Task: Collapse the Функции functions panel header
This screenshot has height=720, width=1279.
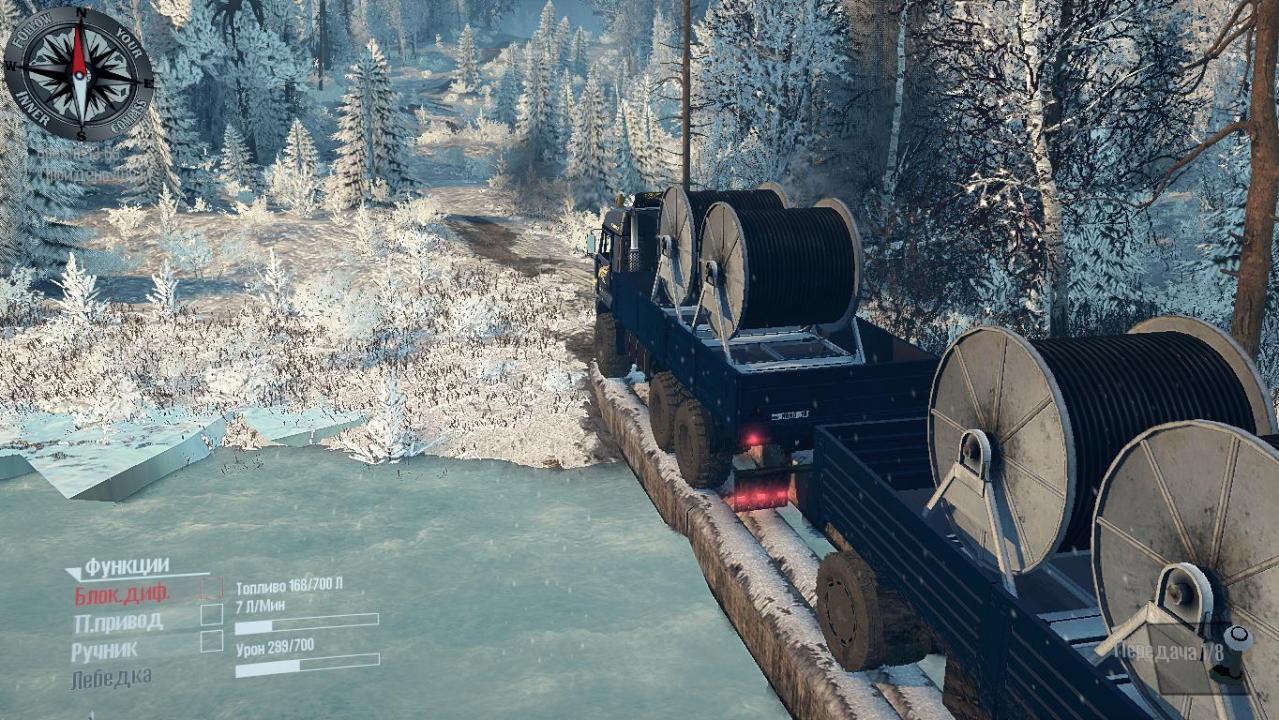Action: tap(118, 568)
